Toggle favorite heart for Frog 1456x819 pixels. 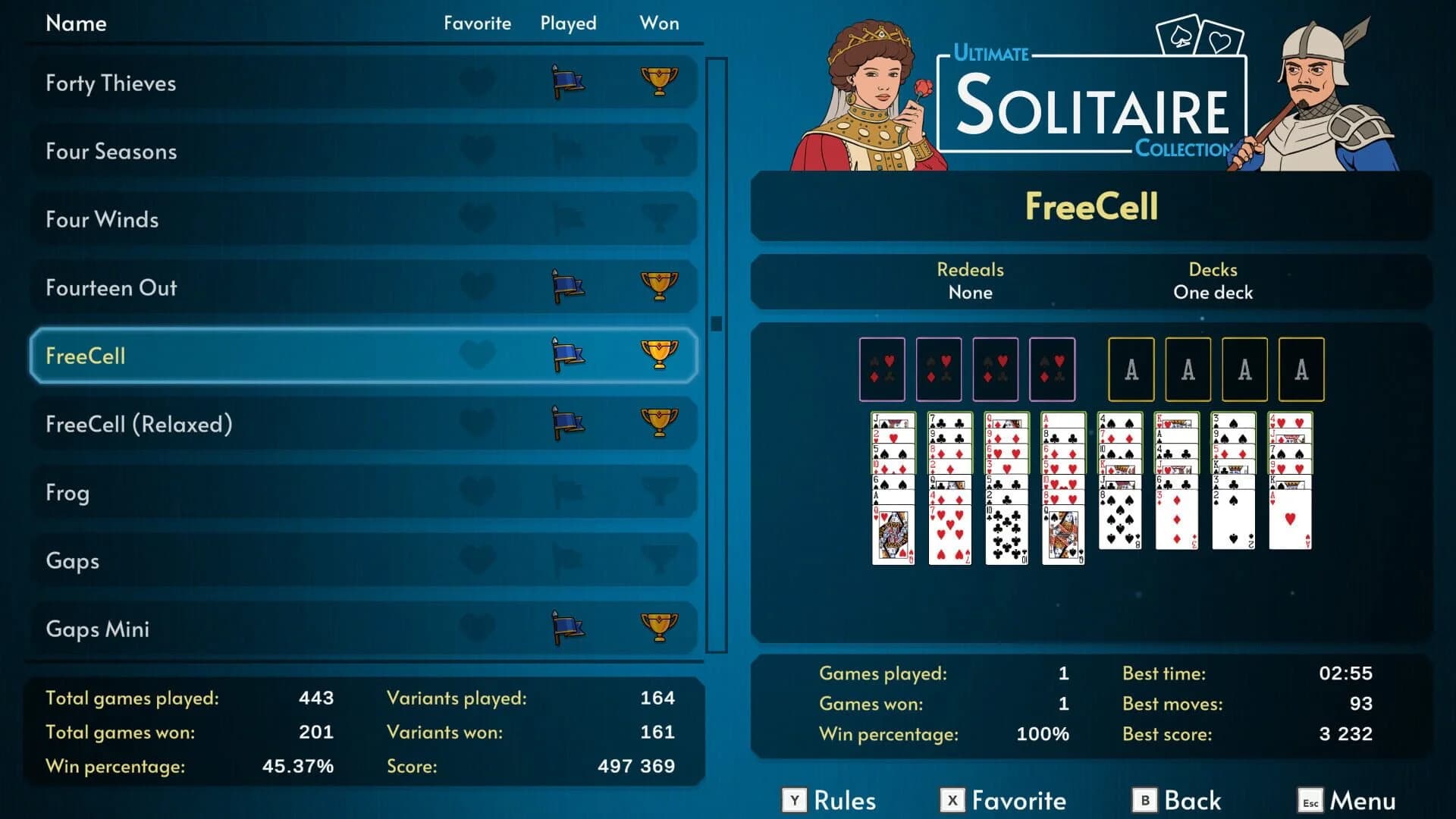(x=479, y=492)
